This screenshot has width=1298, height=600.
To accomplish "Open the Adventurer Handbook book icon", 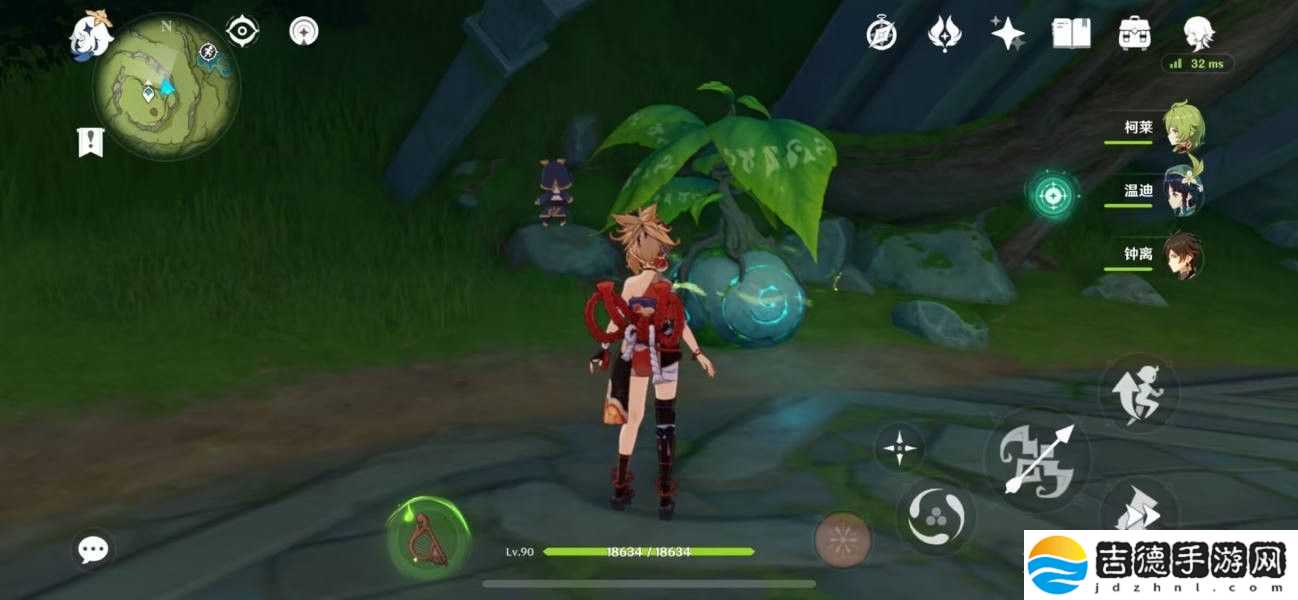I will click(x=1071, y=34).
